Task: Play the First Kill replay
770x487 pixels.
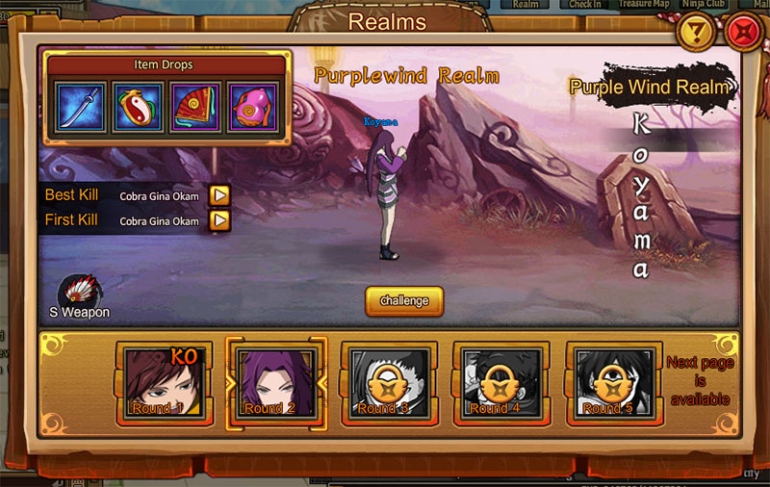Action: 219,220
